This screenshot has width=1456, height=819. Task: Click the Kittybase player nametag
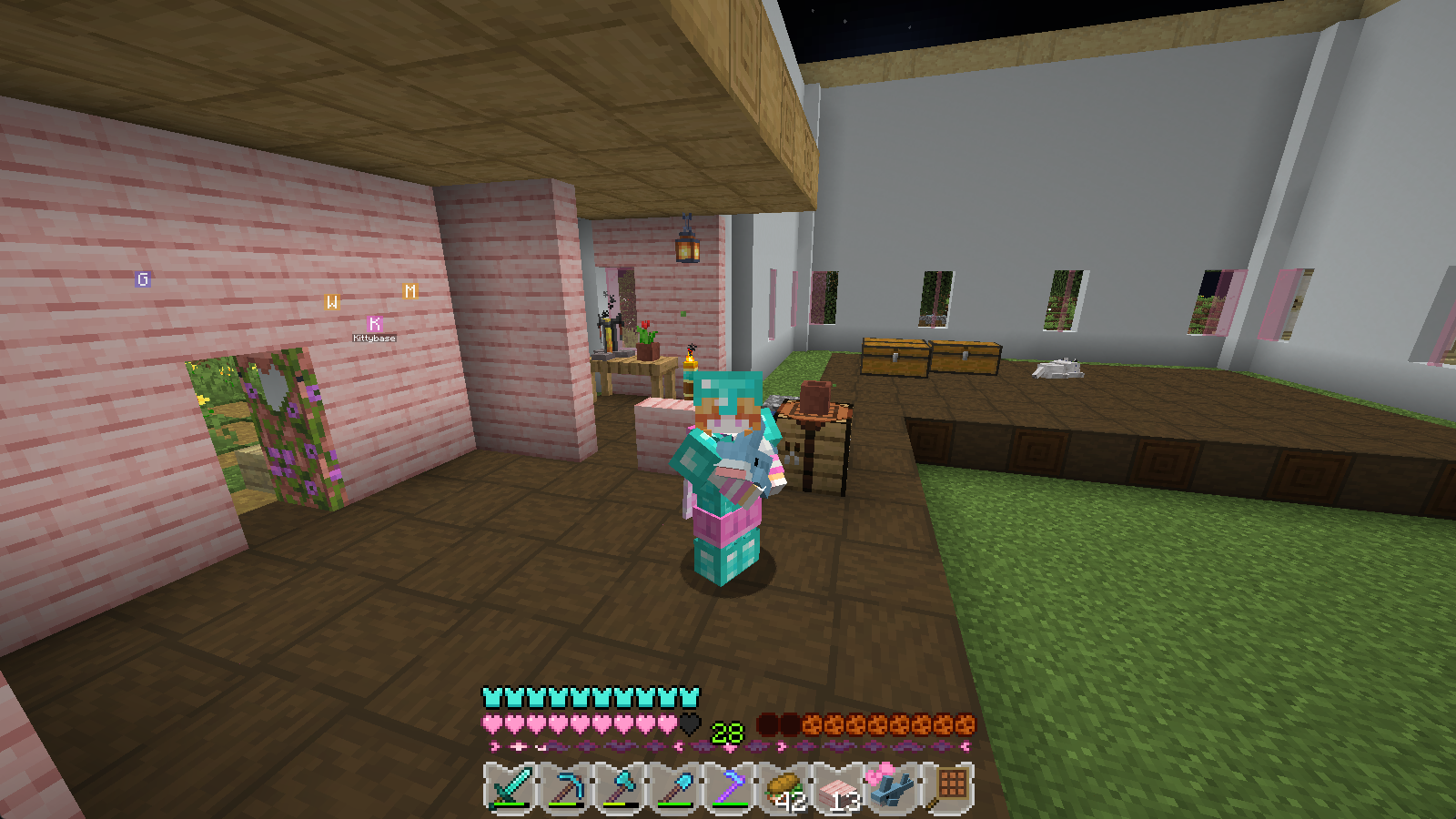[373, 337]
